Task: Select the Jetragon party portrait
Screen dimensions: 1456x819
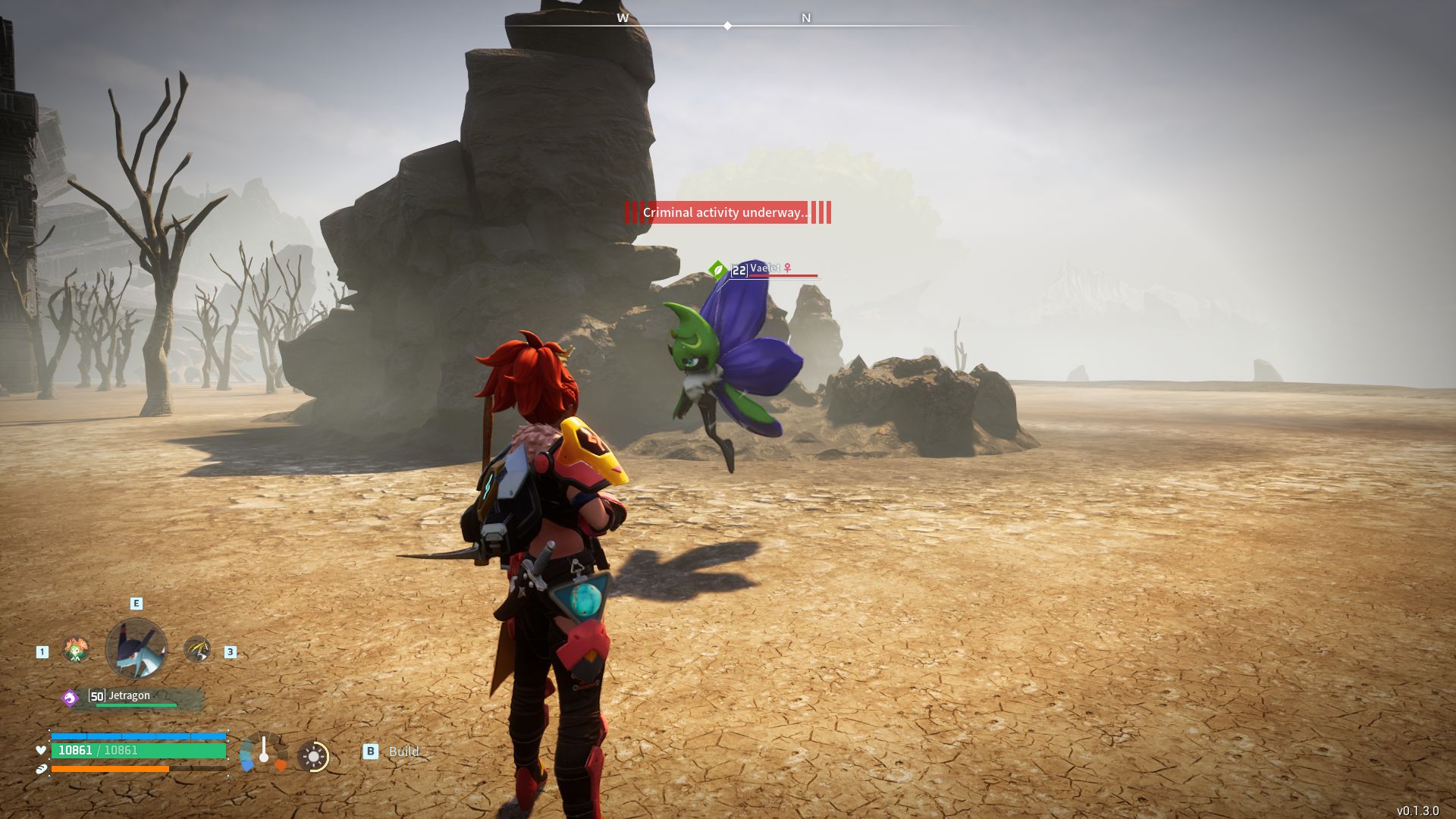Action: pyautogui.click(x=136, y=648)
